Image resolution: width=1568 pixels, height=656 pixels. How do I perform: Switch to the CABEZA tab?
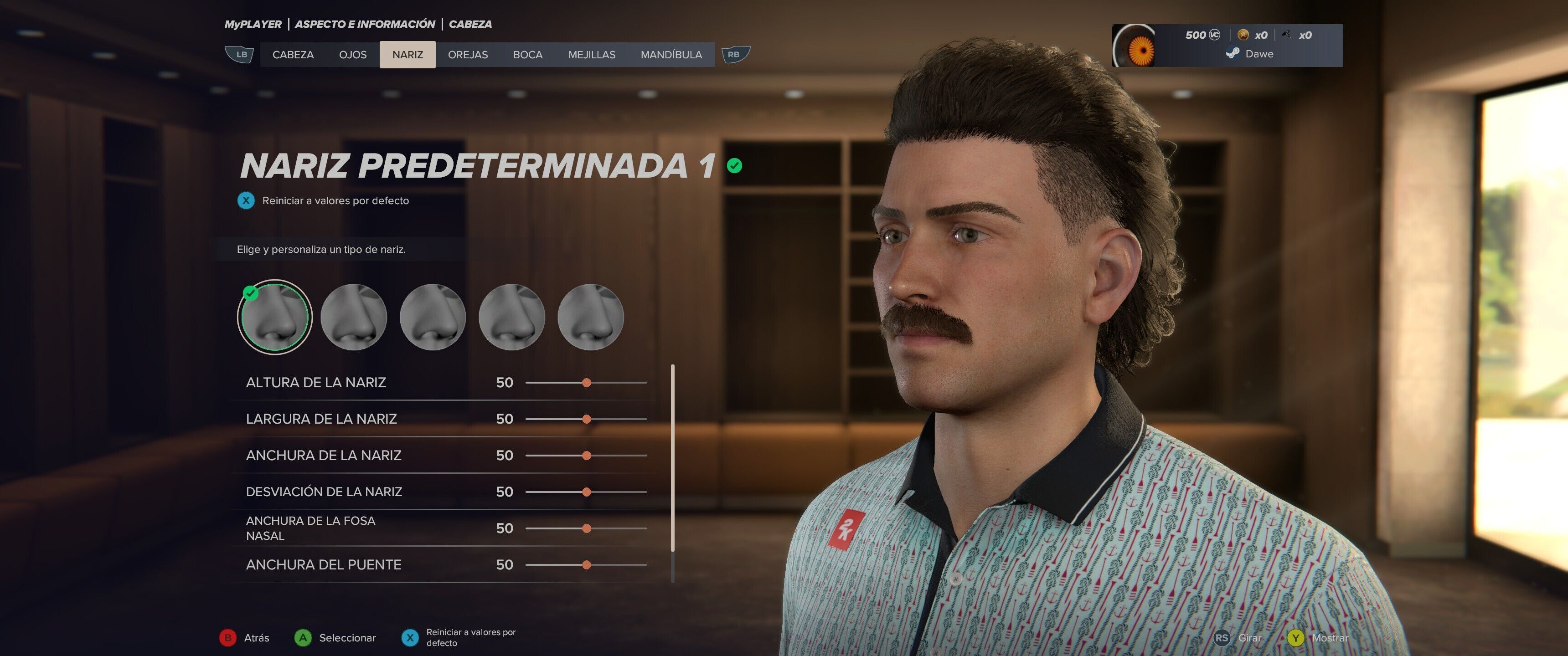point(293,55)
